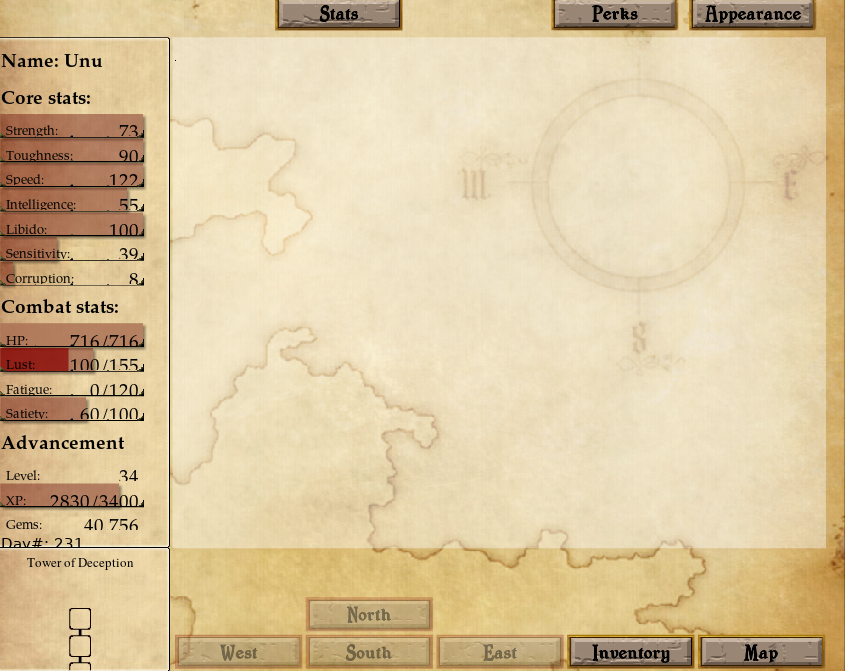This screenshot has width=845, height=671.
Task: Travel East using the direction button
Action: 500,653
